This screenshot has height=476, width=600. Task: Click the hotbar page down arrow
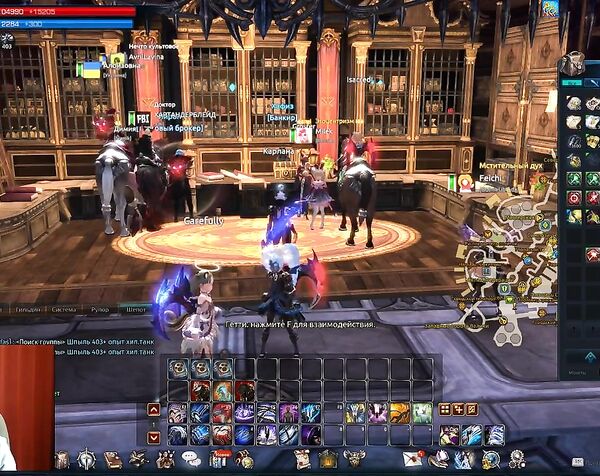click(x=153, y=436)
